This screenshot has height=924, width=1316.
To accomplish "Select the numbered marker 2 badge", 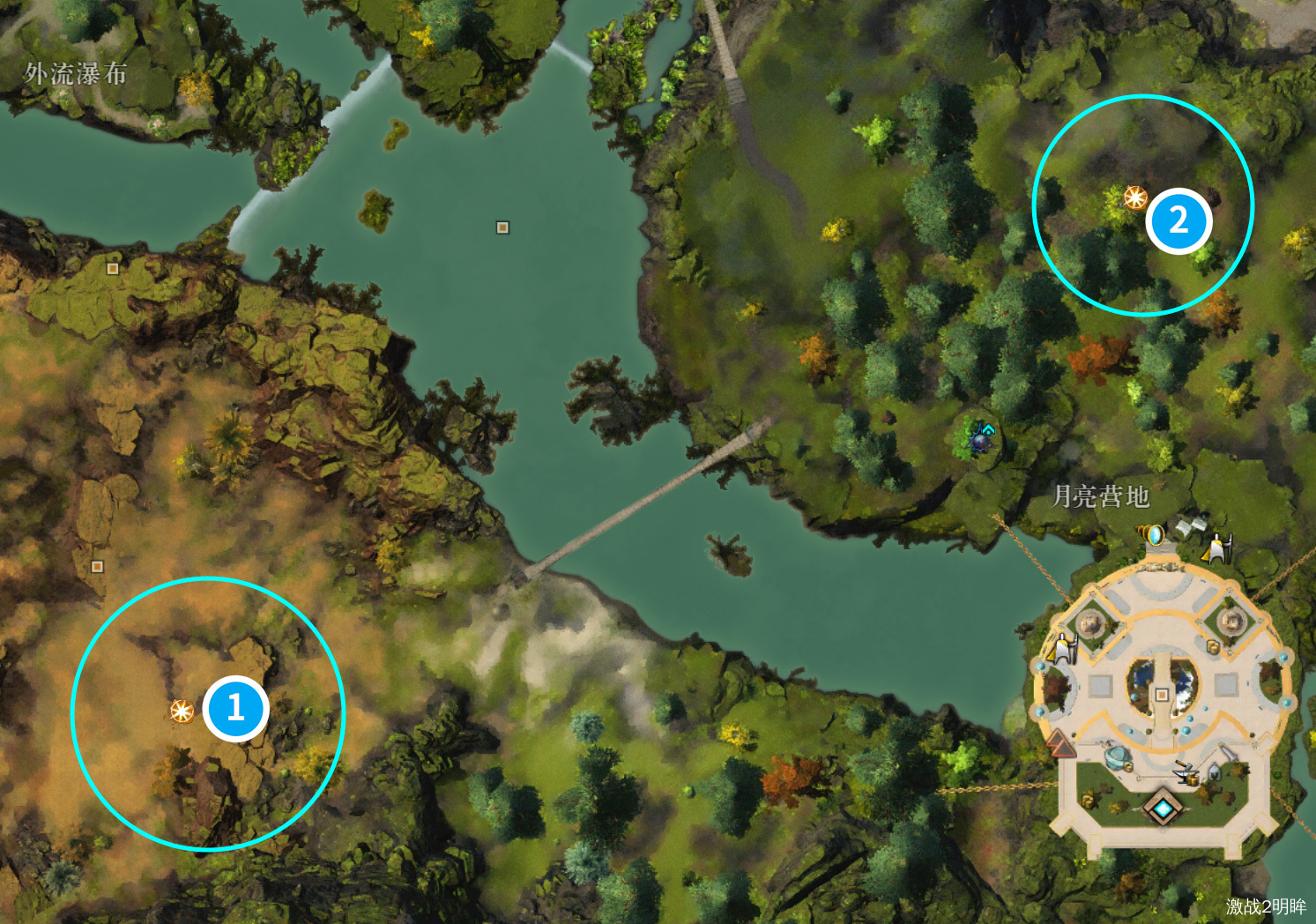I will [1178, 220].
